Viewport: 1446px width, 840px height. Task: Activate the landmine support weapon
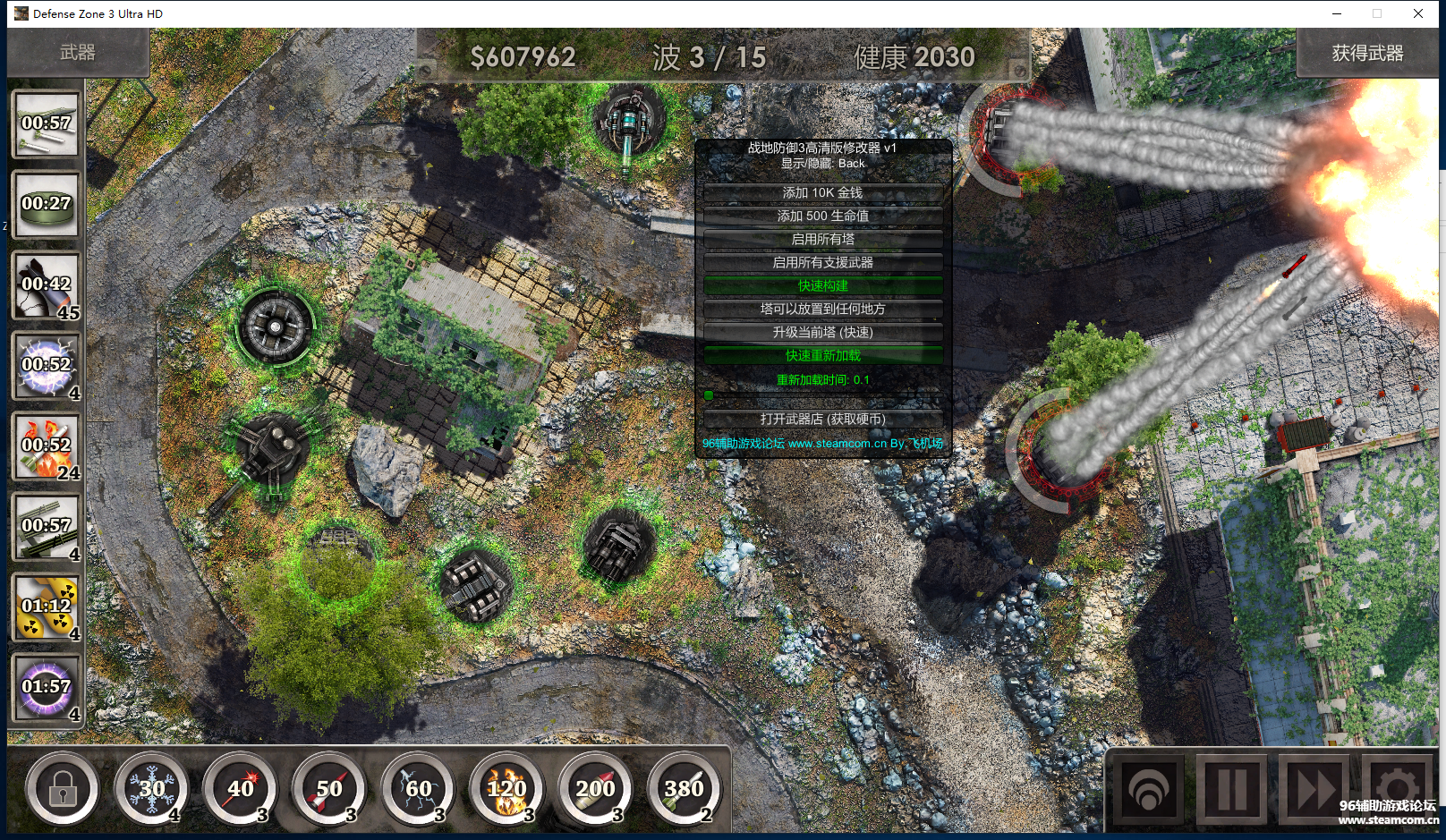pos(47,204)
